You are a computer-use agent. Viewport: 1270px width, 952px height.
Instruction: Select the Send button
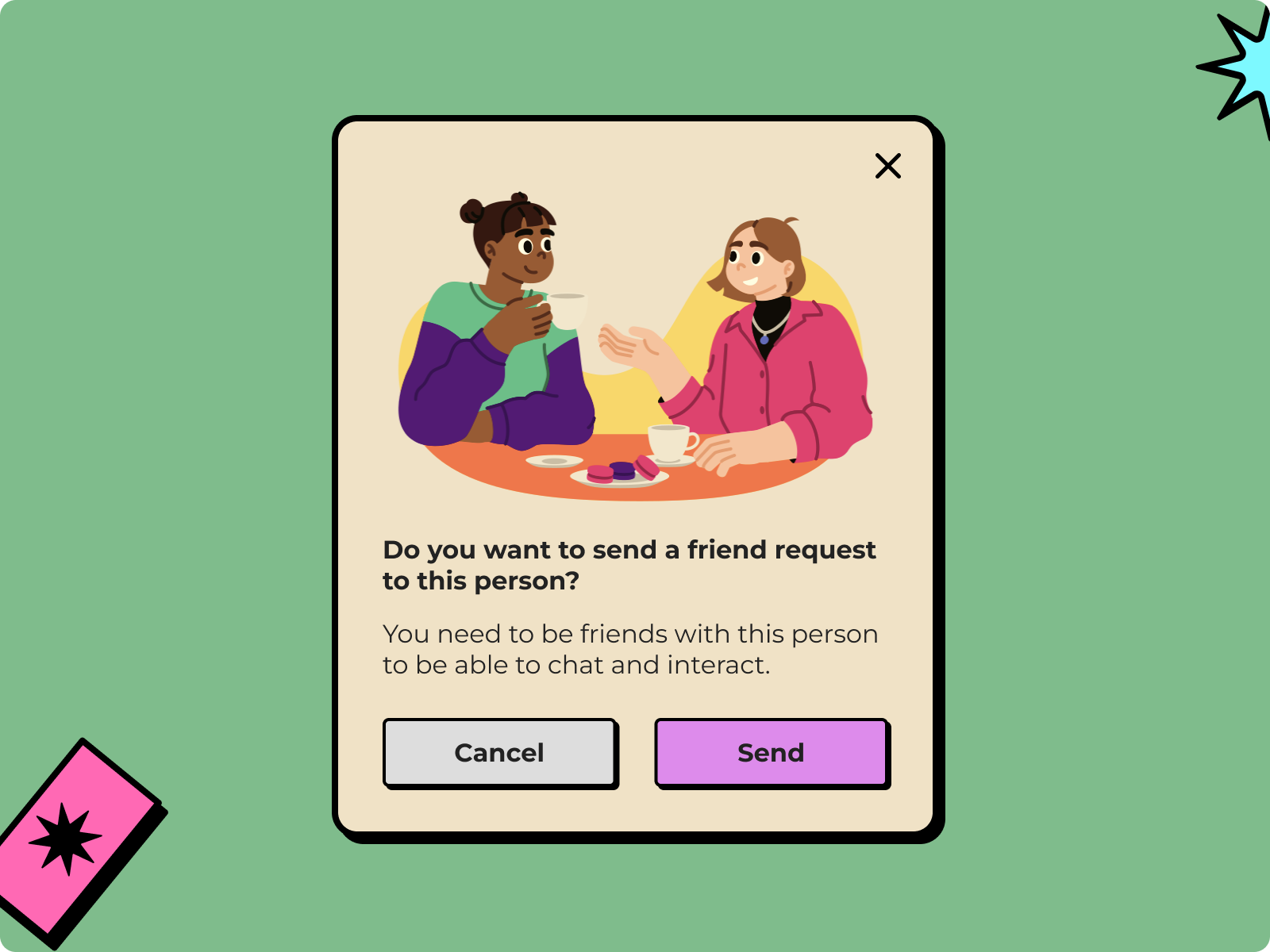click(771, 753)
